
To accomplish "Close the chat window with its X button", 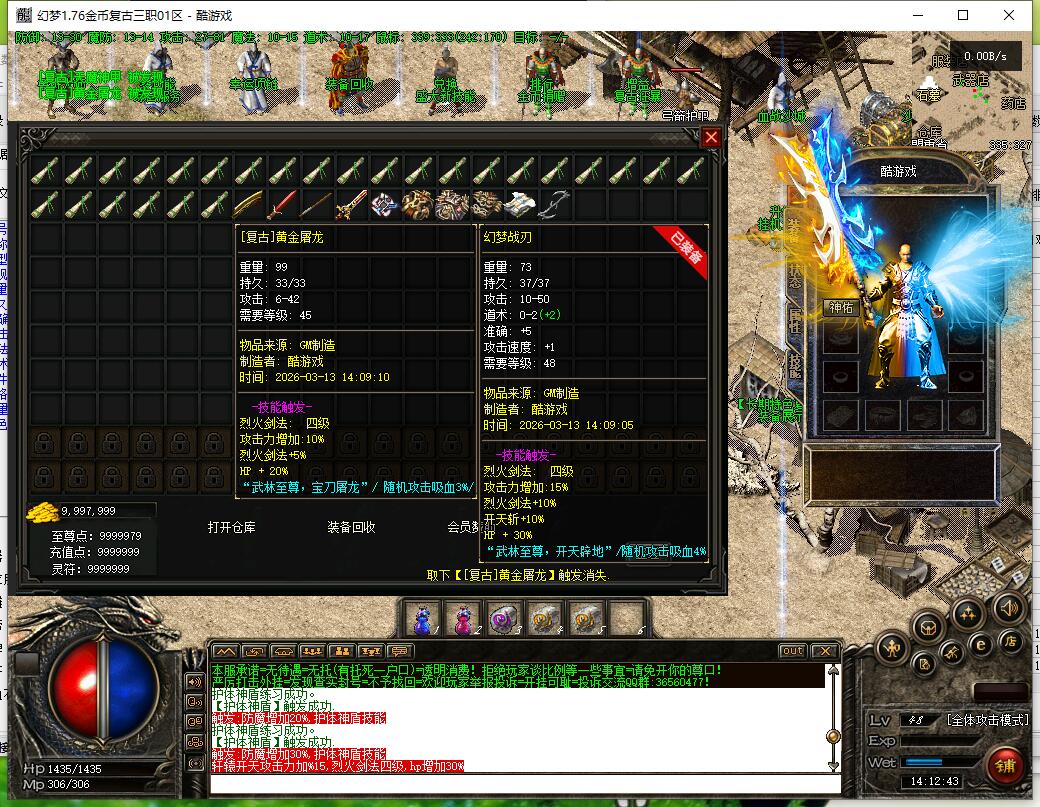I will pyautogui.click(x=824, y=651).
